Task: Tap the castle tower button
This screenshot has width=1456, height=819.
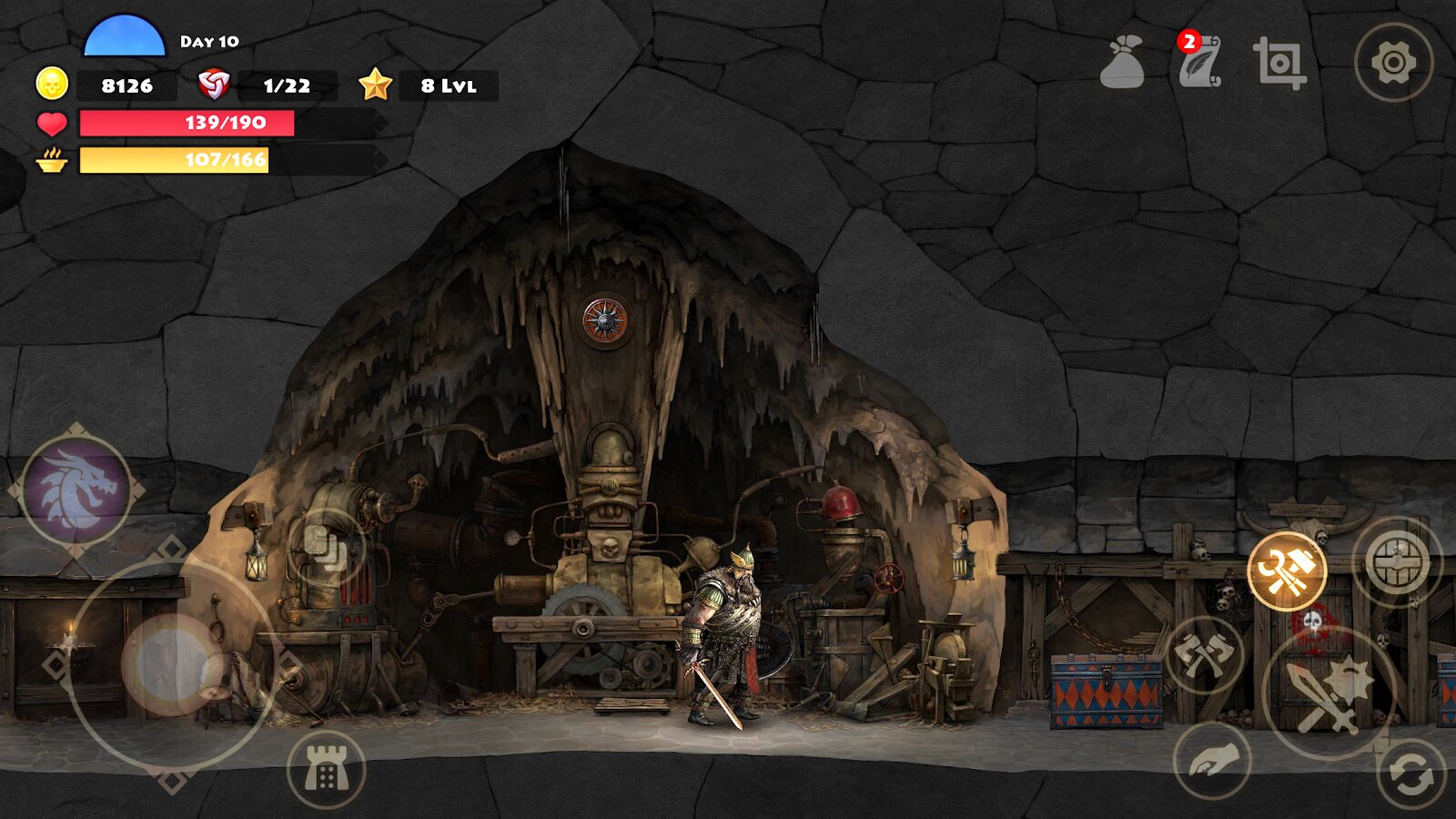Action: pyautogui.click(x=326, y=770)
